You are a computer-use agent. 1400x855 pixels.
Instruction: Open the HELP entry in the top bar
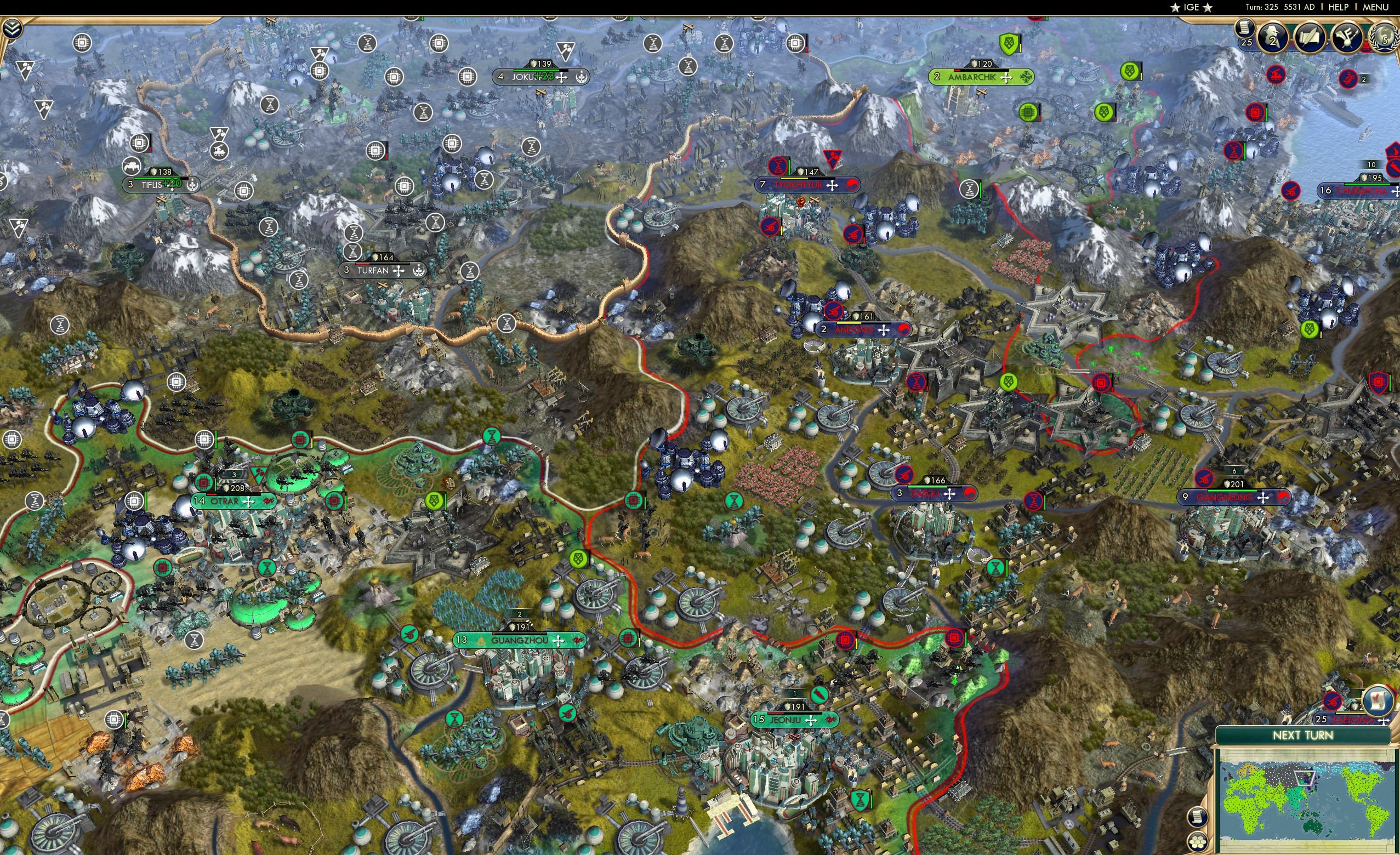[1339, 7]
